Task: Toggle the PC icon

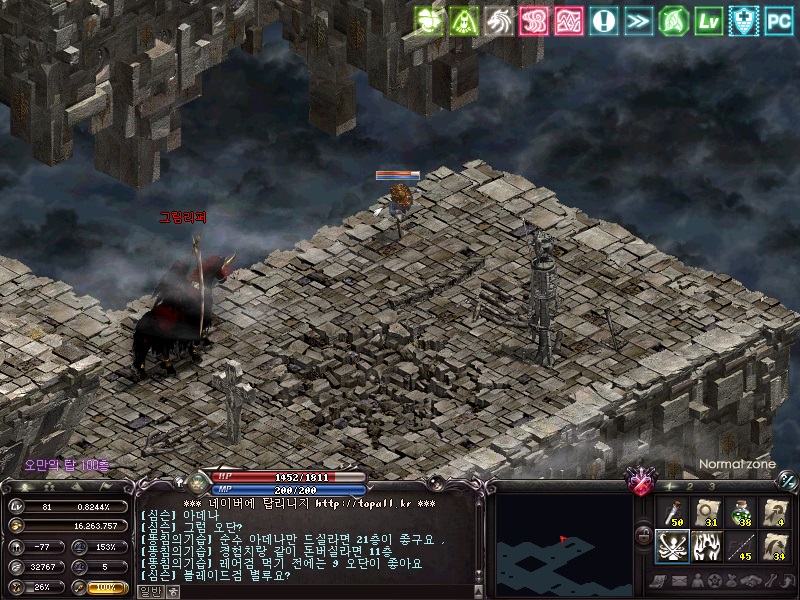Action: [779, 19]
